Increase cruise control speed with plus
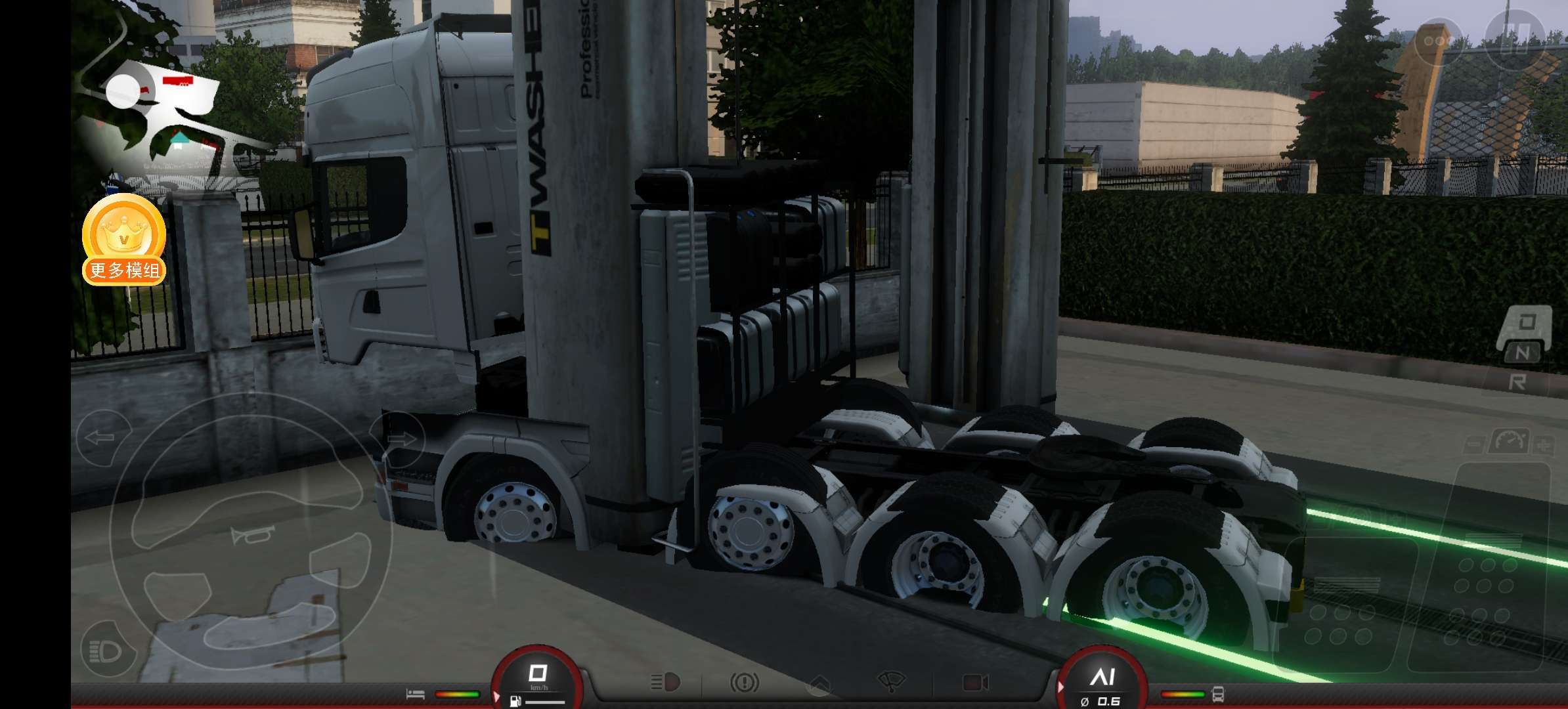1568x709 pixels. 1543,445
